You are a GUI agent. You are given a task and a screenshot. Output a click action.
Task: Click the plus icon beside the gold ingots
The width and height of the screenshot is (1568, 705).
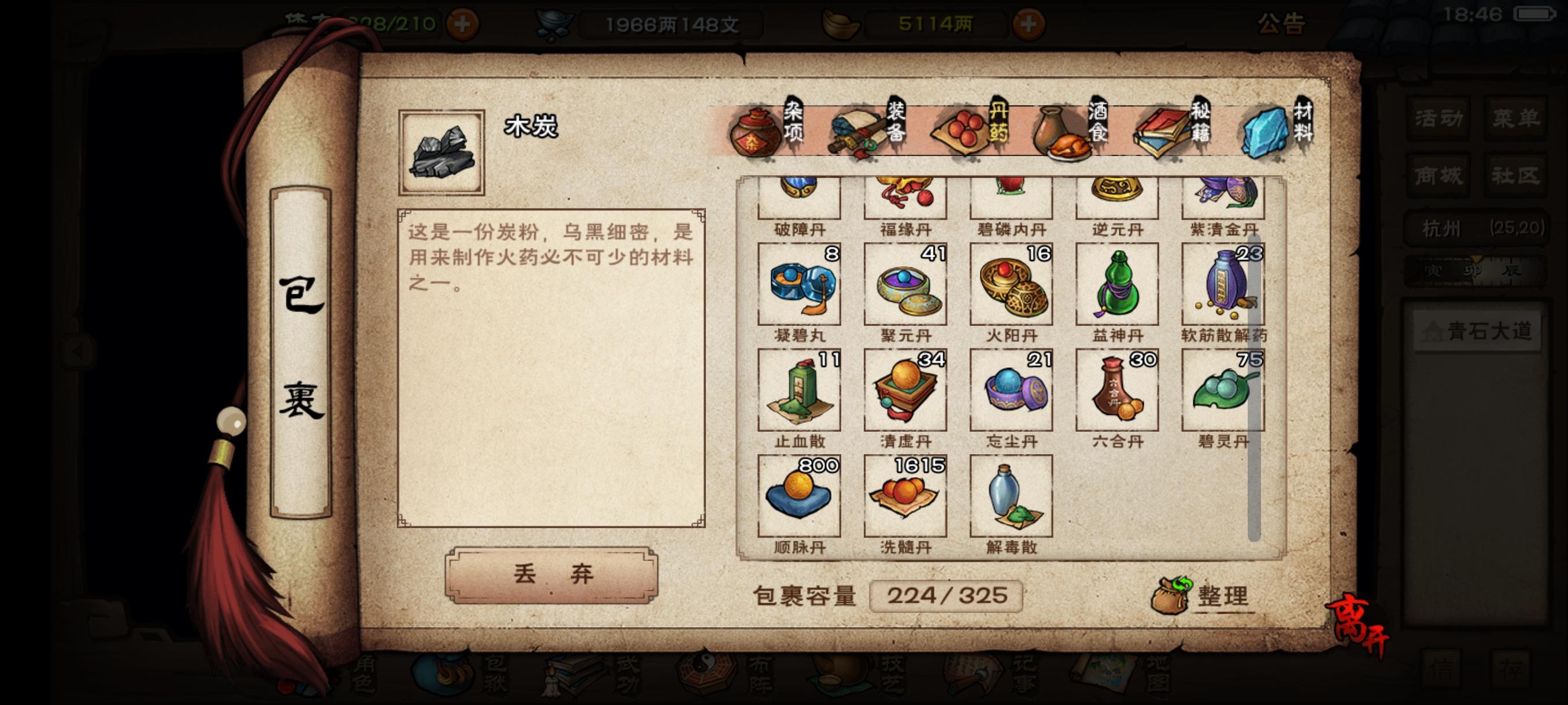click(1028, 25)
